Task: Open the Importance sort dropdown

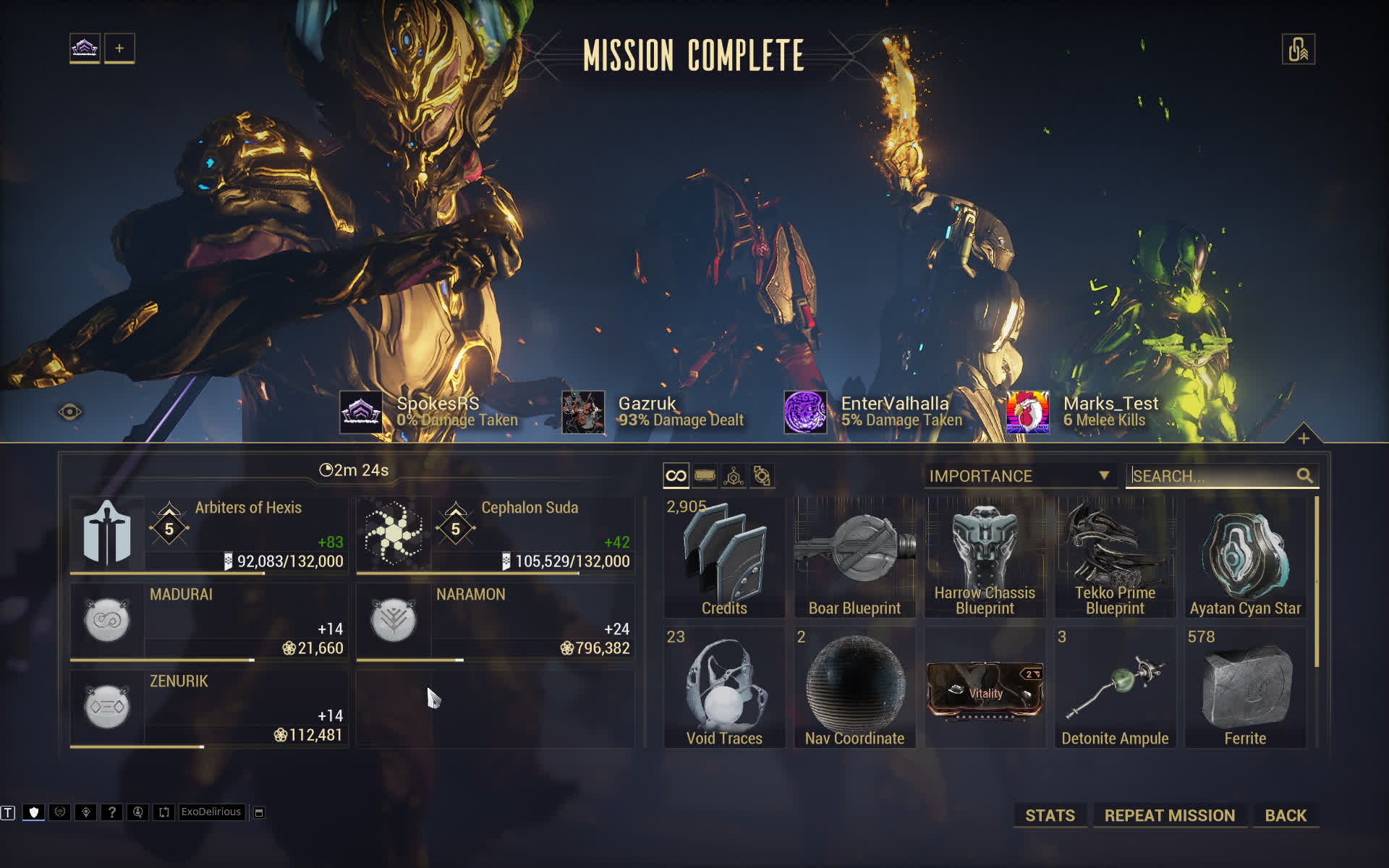Action: click(x=1019, y=476)
